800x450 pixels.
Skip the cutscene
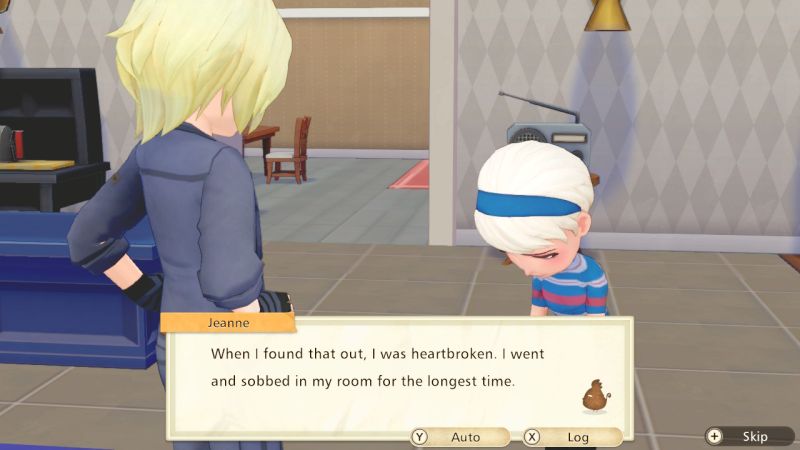[747, 436]
